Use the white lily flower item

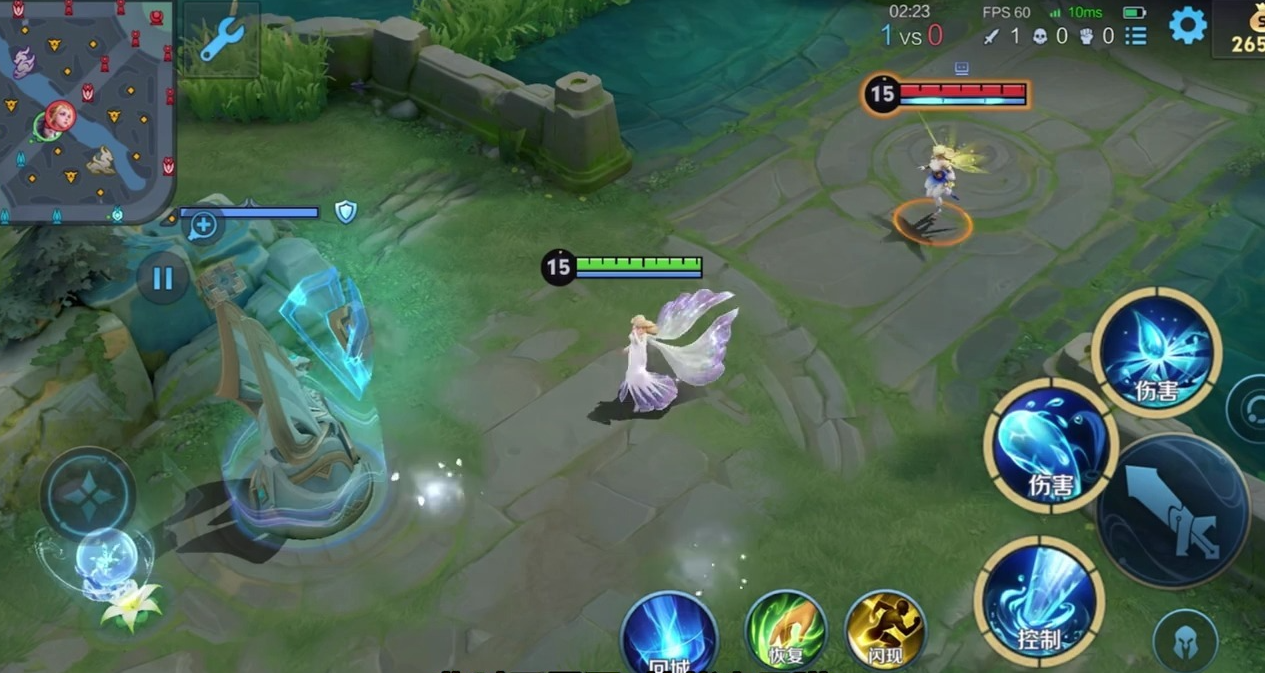133,605
